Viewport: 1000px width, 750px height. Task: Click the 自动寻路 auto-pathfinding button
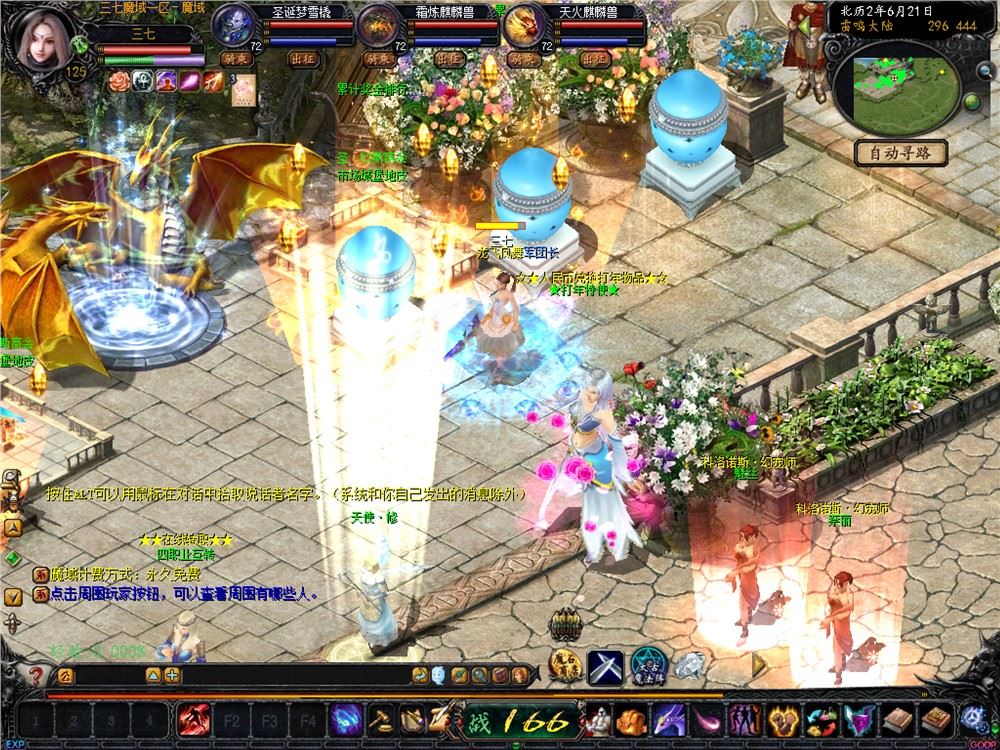coord(901,153)
